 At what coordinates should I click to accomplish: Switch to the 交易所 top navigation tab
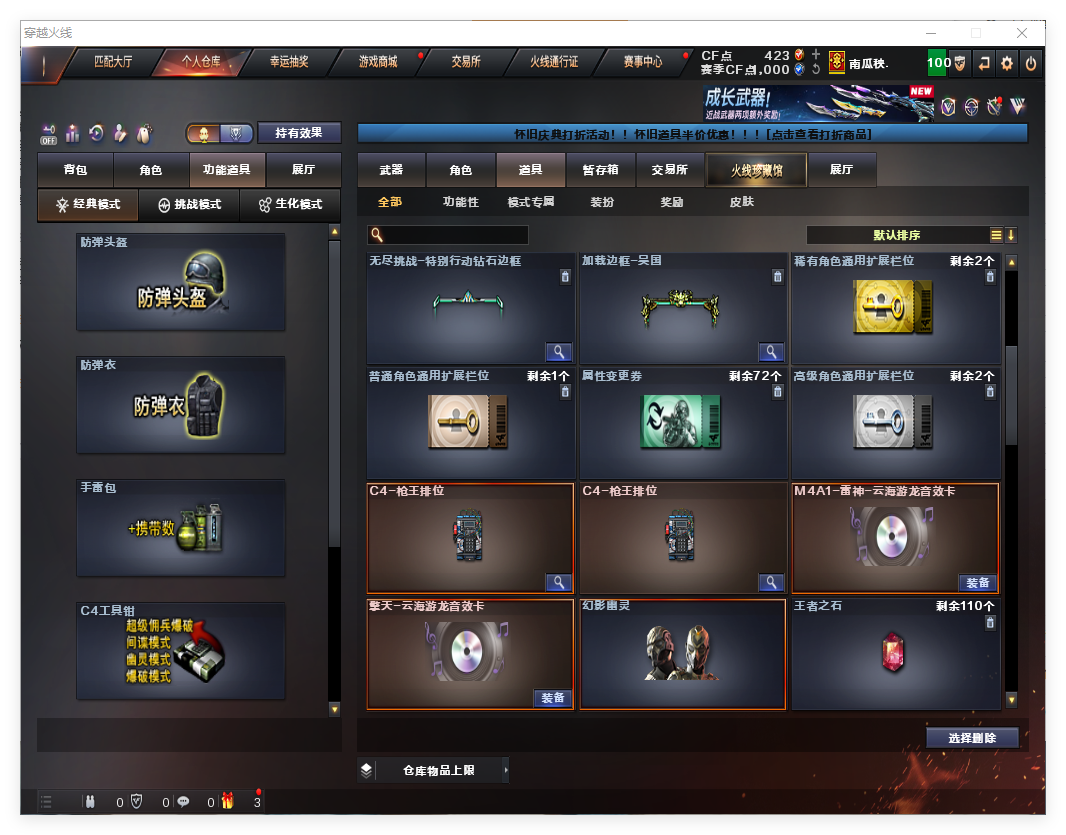pyautogui.click(x=466, y=62)
